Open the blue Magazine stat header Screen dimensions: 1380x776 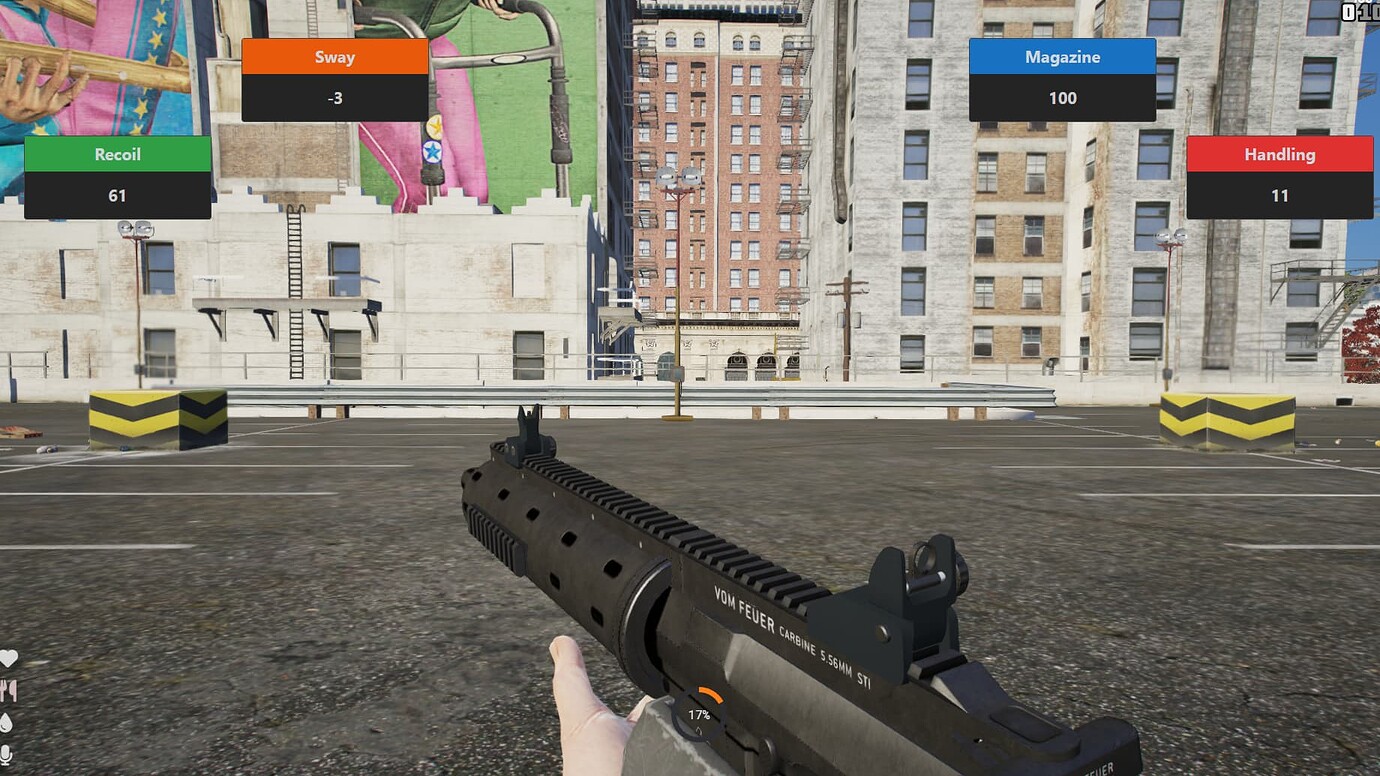[1062, 57]
